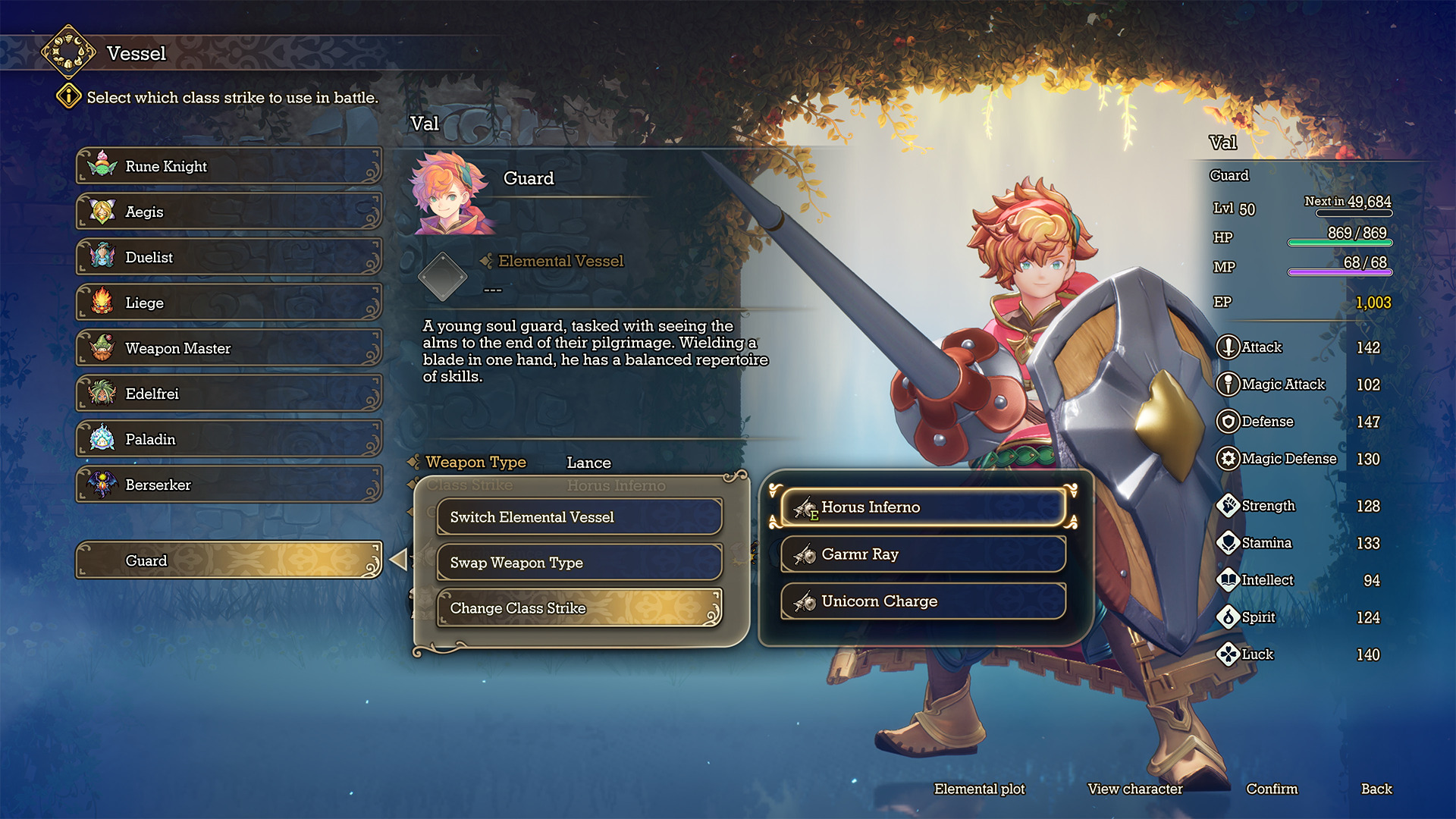Choose Garmr Ray class strike

[x=923, y=554]
